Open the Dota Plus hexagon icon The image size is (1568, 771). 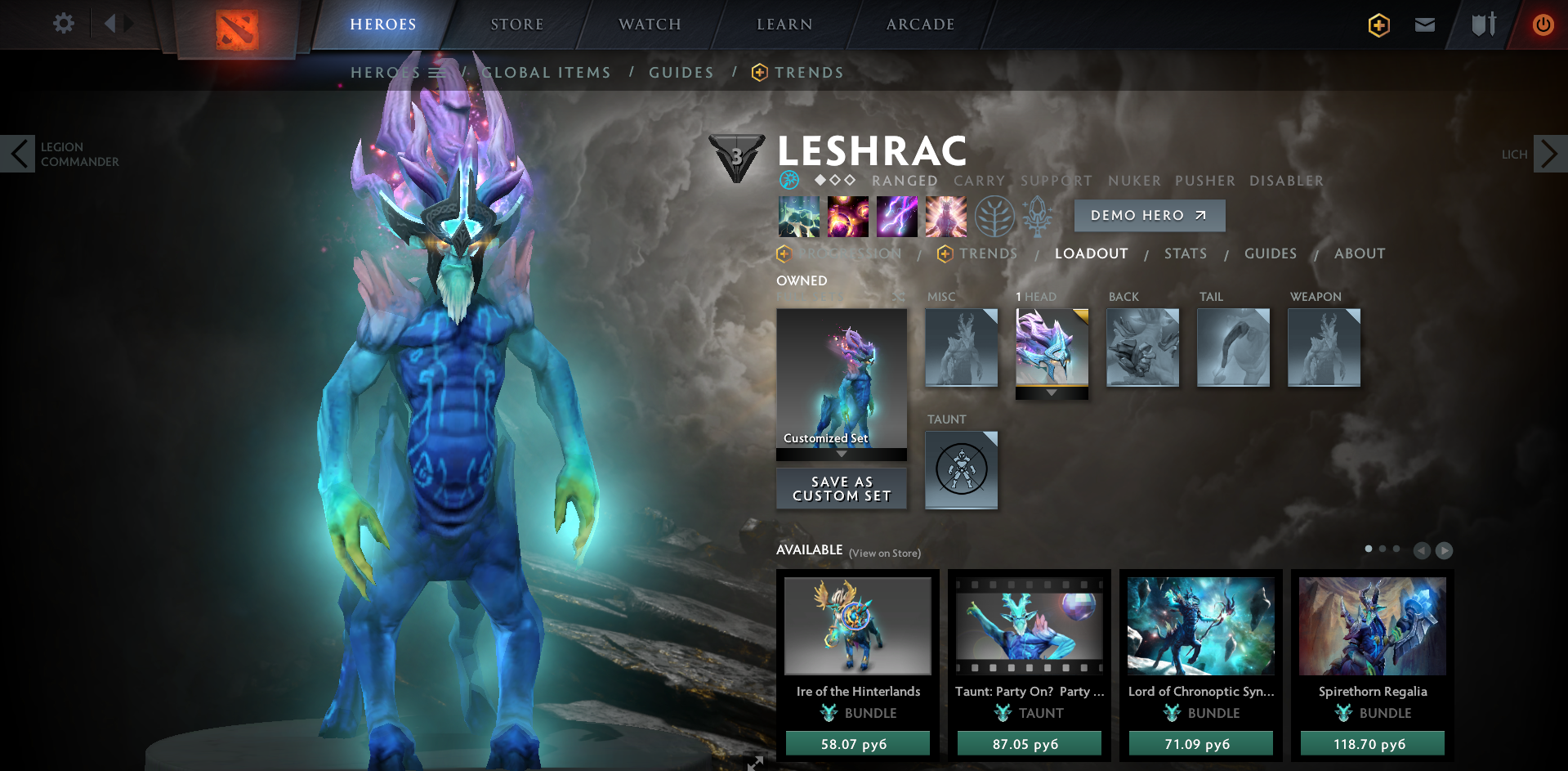pyautogui.click(x=1378, y=25)
